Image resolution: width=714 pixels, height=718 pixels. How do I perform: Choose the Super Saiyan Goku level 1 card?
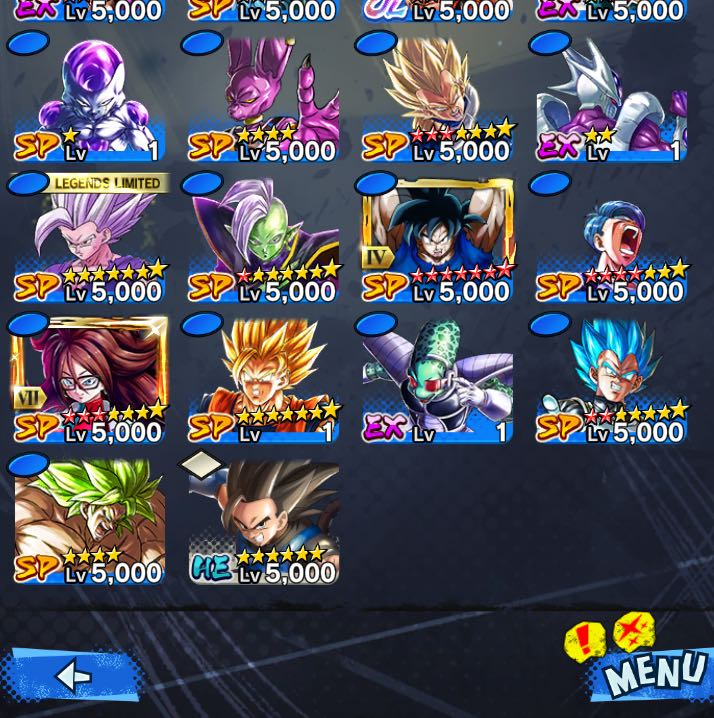click(264, 380)
